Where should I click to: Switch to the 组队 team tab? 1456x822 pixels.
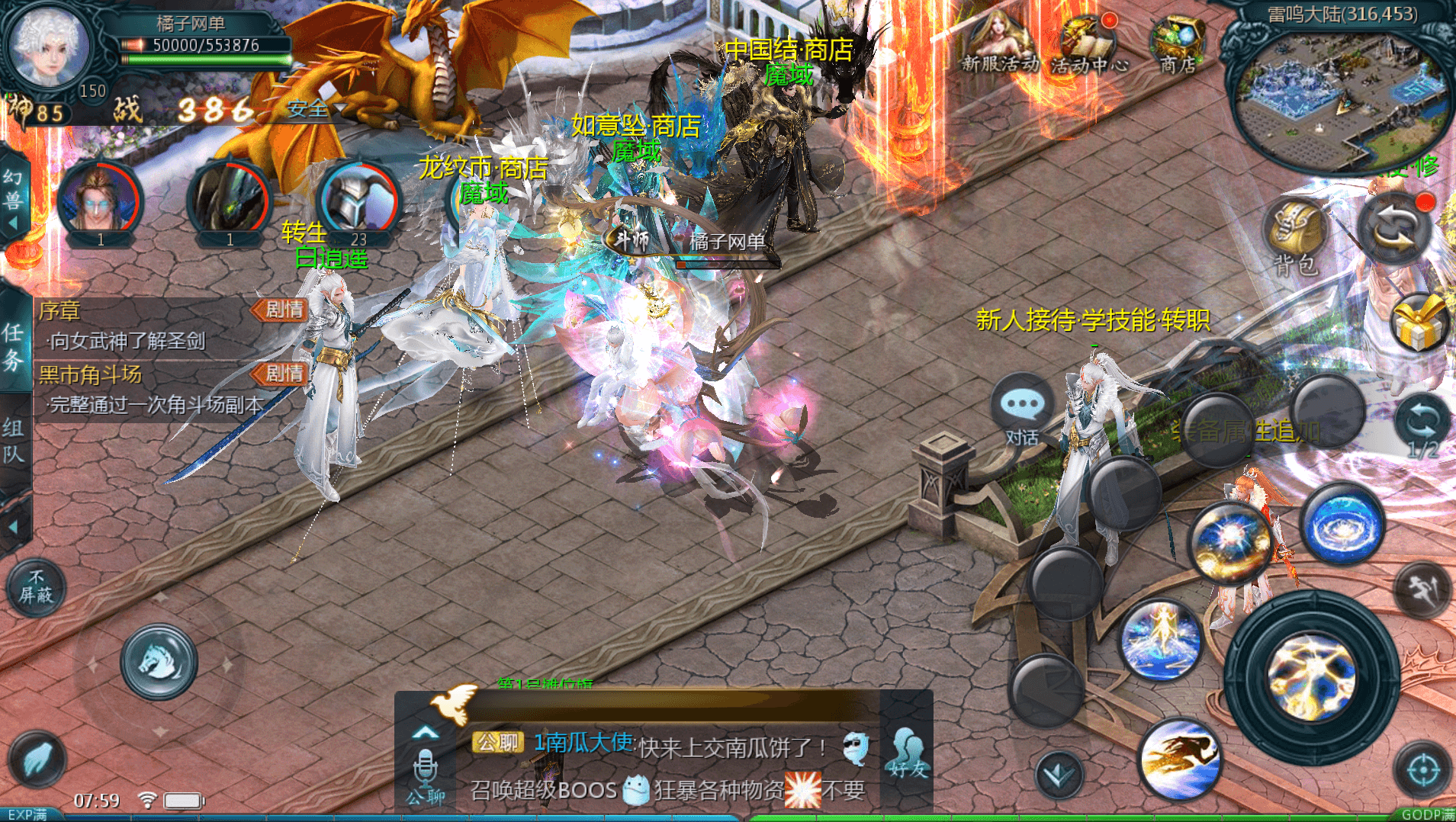14,441
